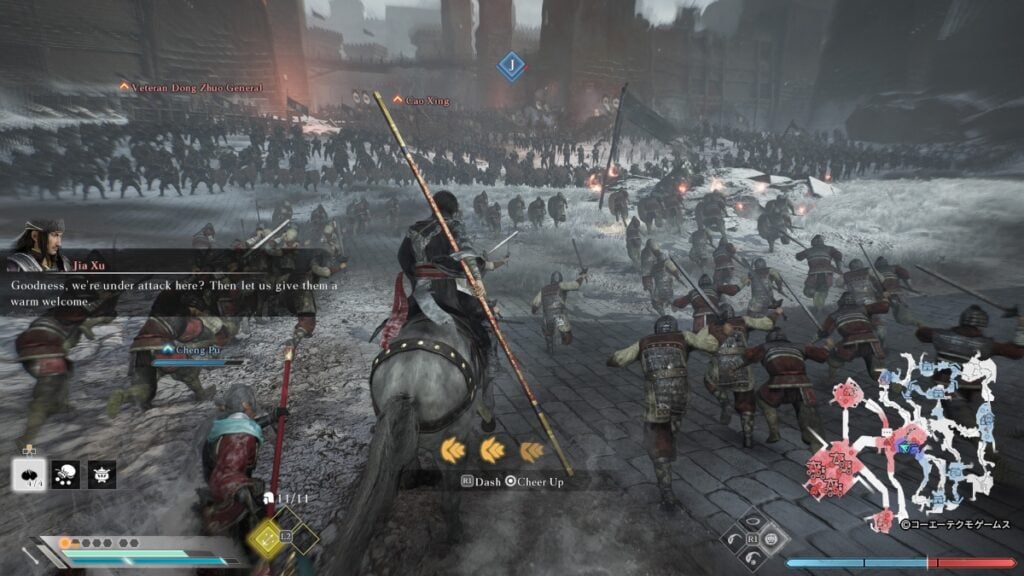Choose the skull item icon

click(x=66, y=474)
